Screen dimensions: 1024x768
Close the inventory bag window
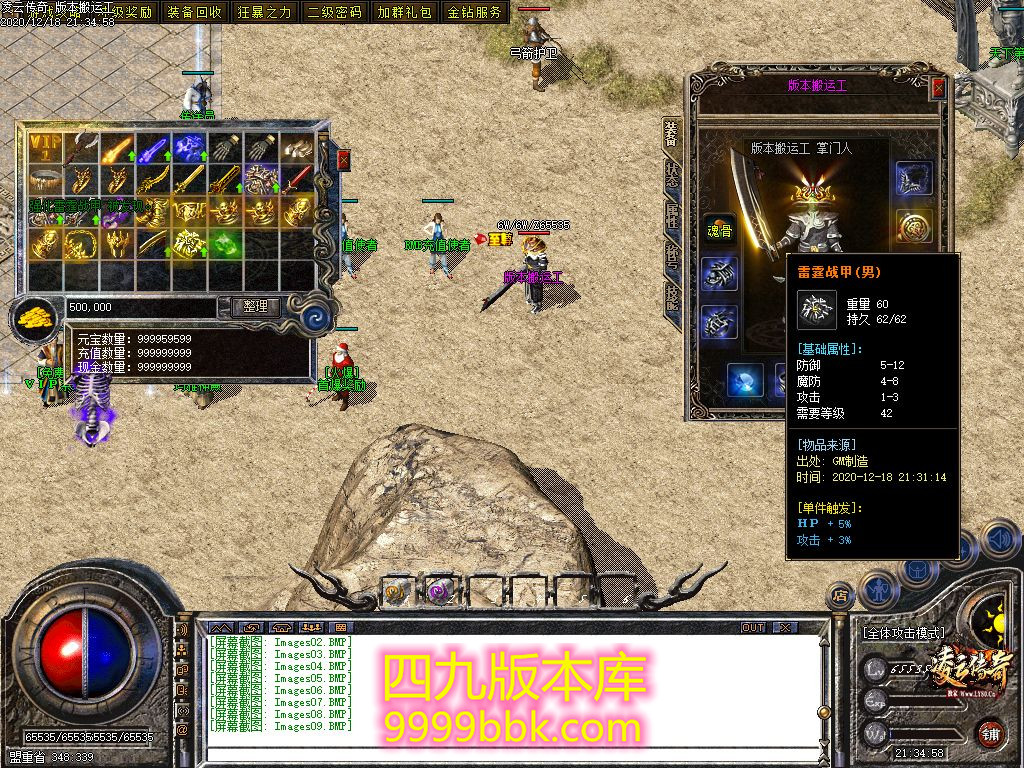344,160
